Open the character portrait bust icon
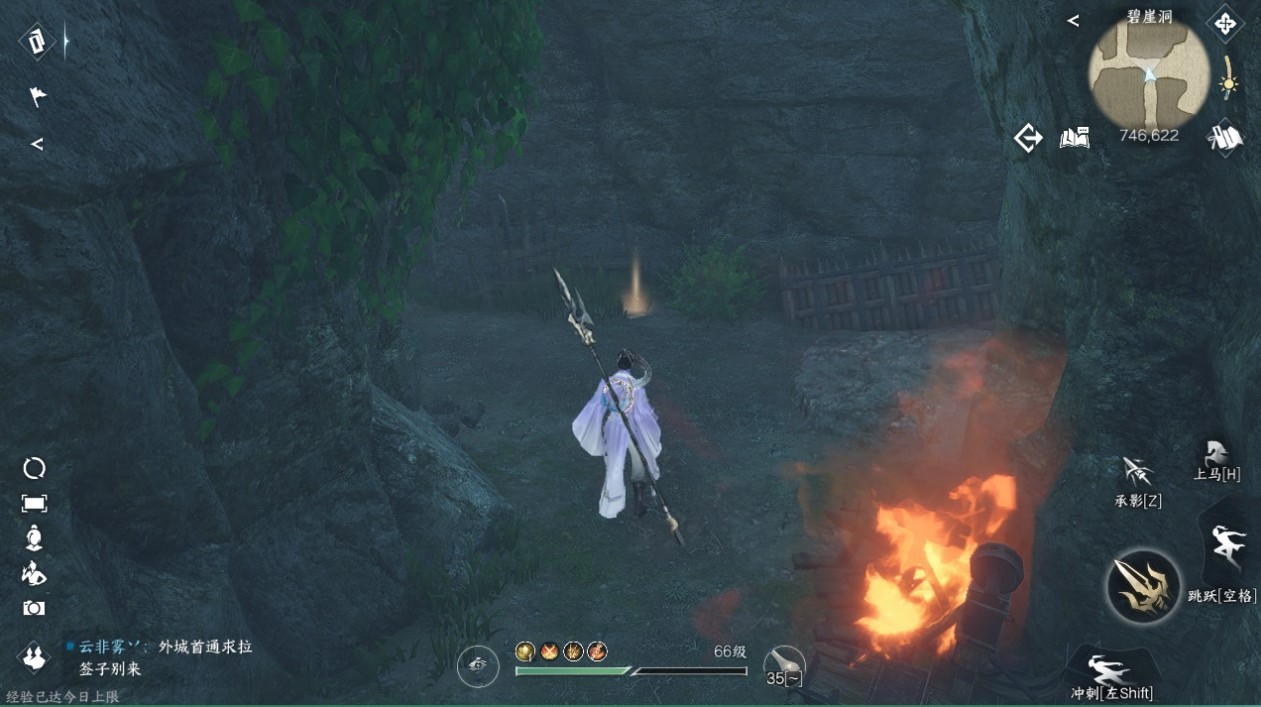1261x707 pixels. (34, 538)
